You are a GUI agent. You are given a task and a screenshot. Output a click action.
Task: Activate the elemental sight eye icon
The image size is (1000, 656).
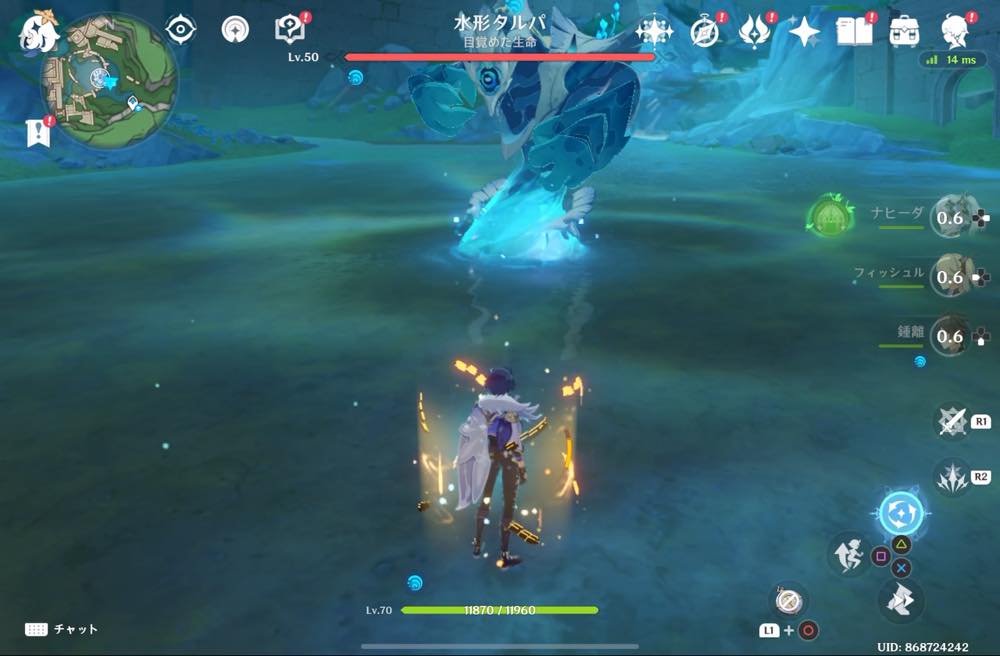(x=180, y=30)
